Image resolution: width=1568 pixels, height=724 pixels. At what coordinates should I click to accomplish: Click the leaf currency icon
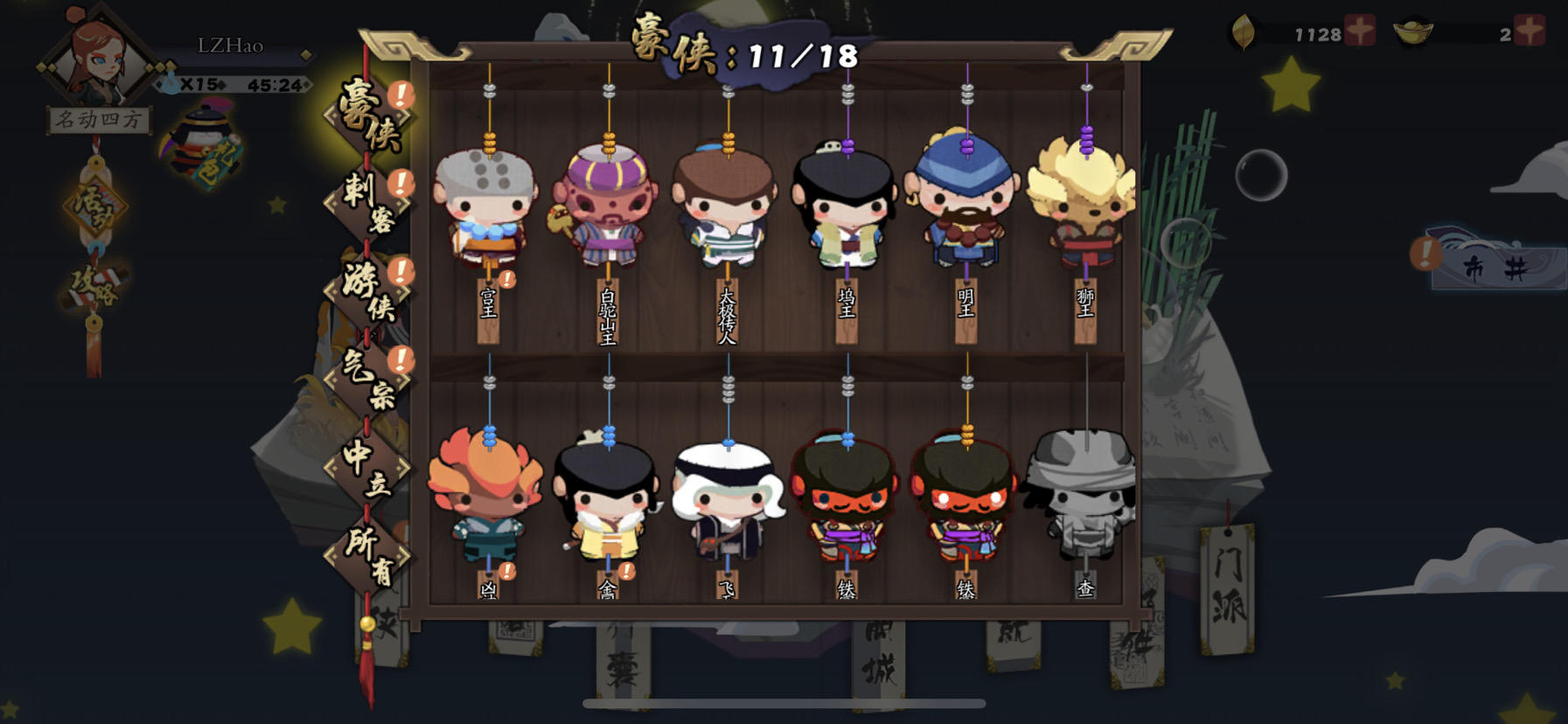[x=1244, y=31]
